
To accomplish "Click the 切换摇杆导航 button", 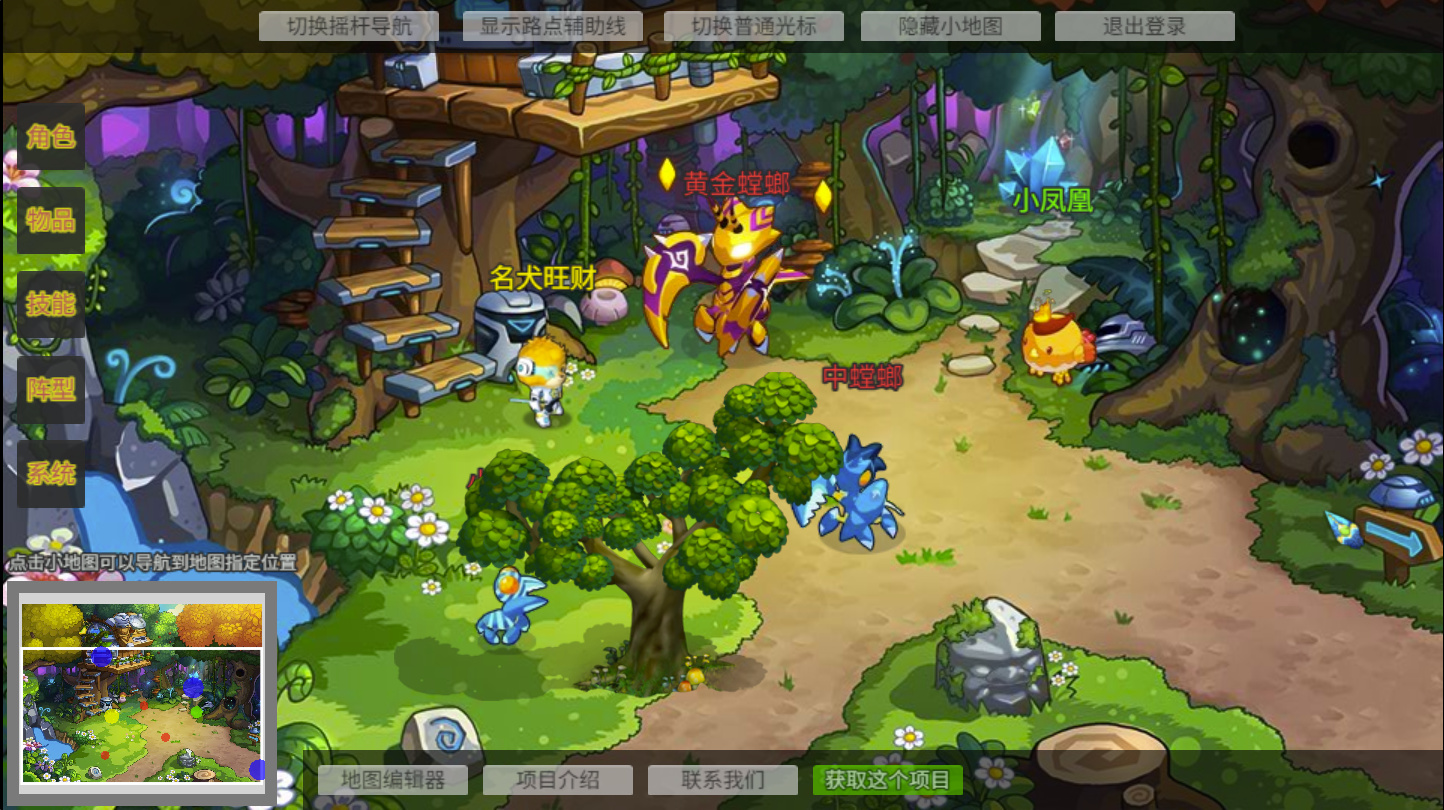I will click(349, 26).
